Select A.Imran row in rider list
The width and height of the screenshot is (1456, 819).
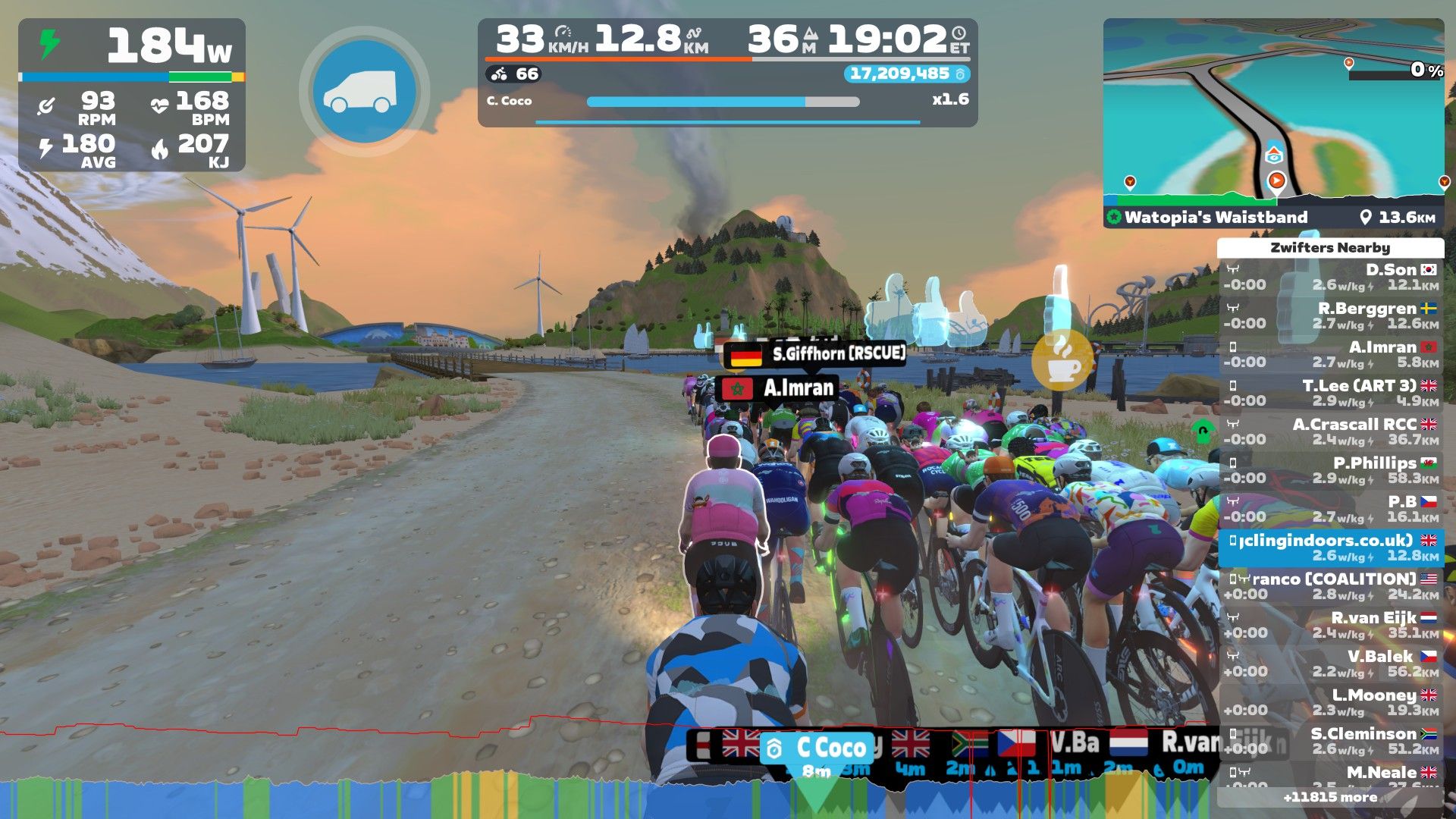pyautogui.click(x=1331, y=354)
